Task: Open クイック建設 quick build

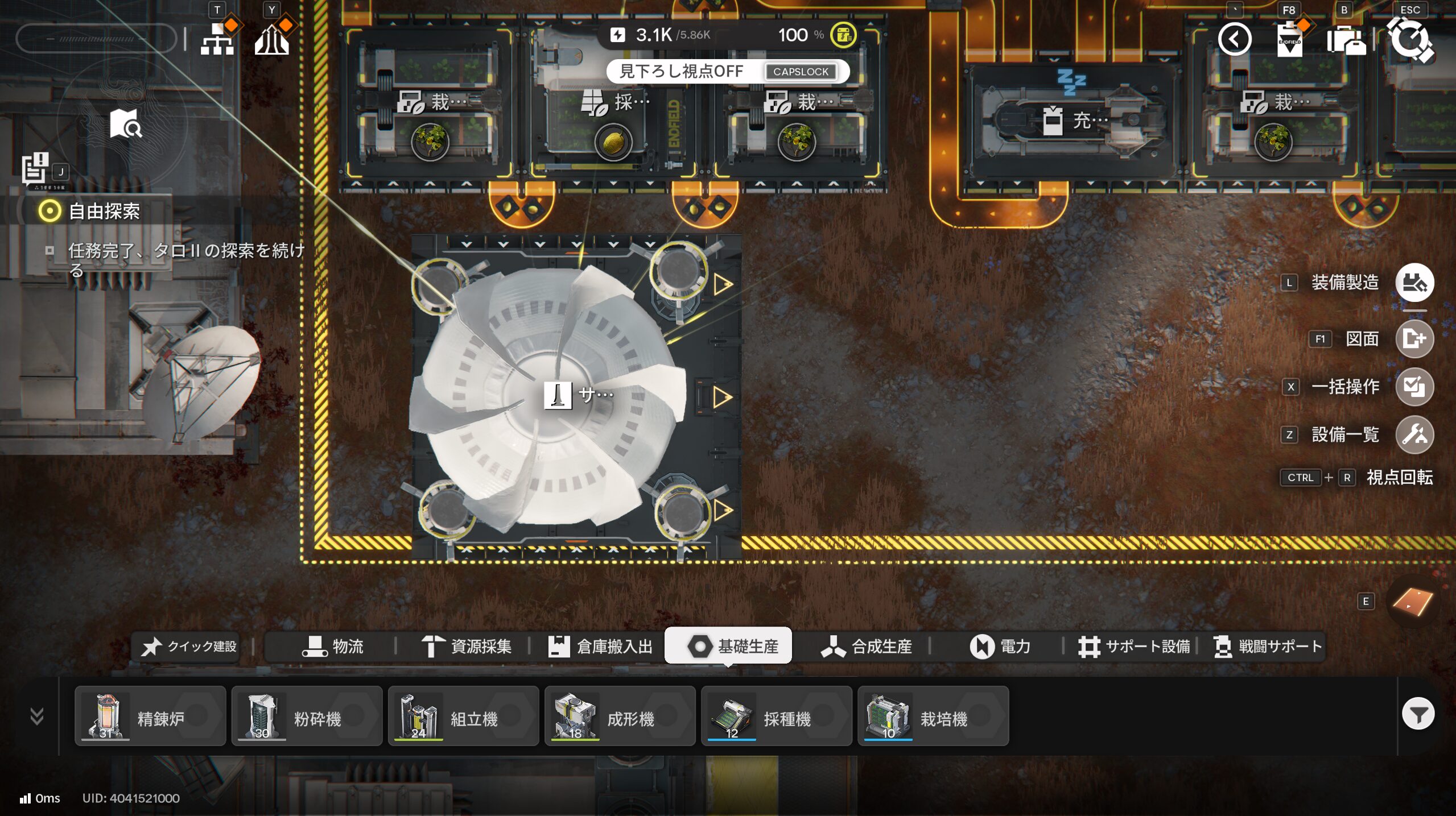Action: [189, 647]
